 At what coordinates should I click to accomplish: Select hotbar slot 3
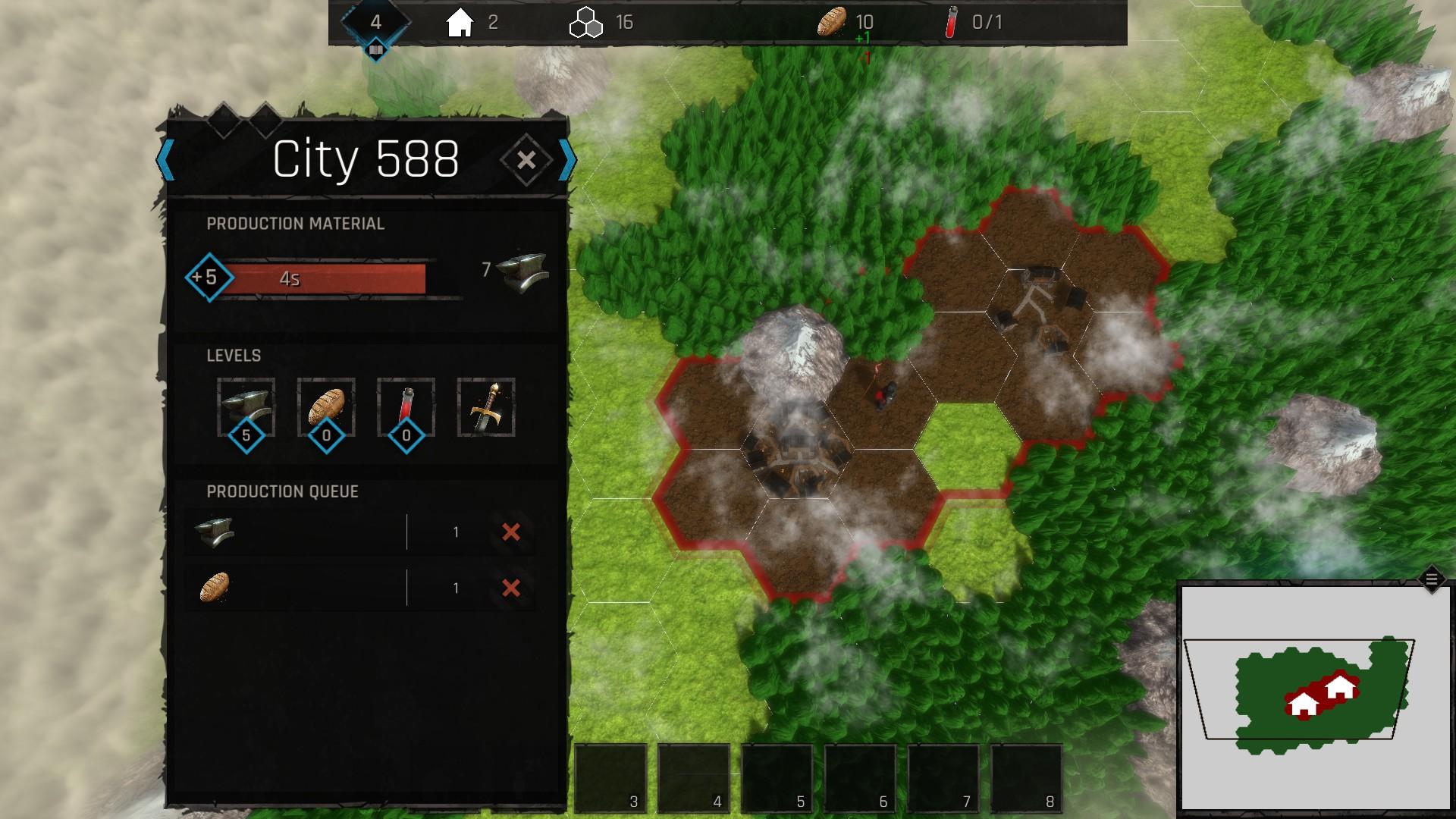tap(611, 778)
